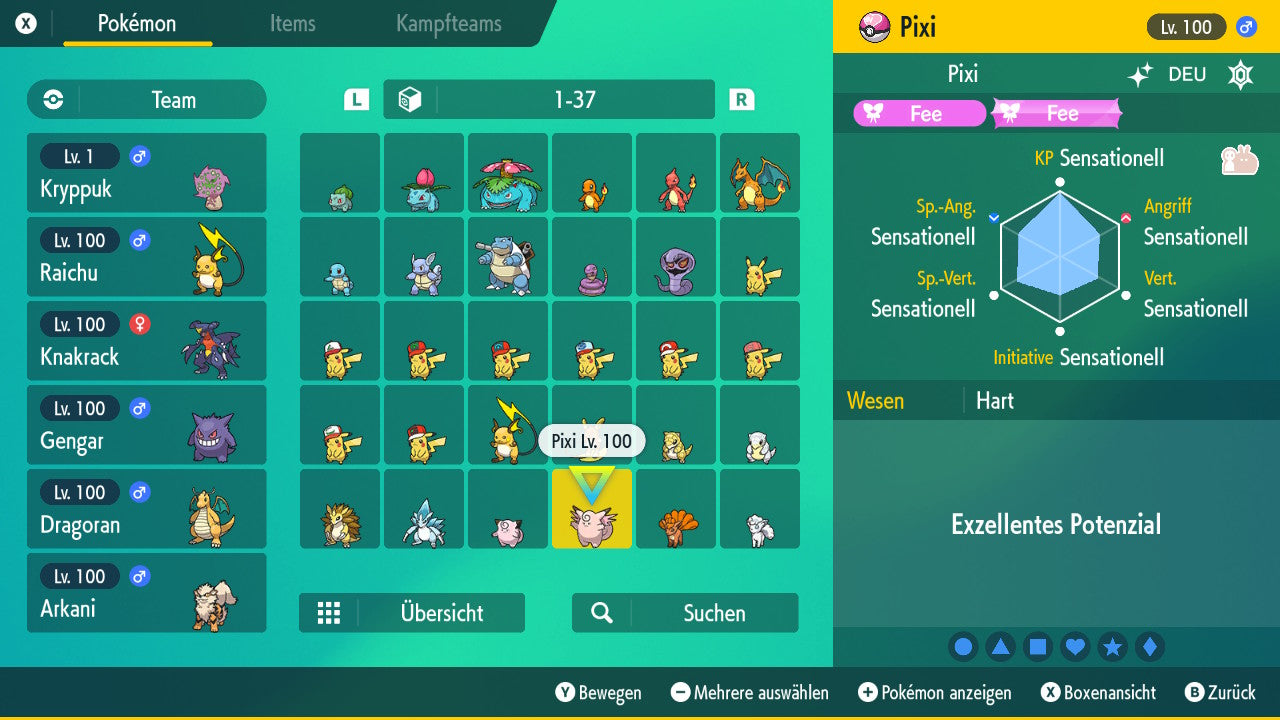1280x720 pixels.
Task: Click Raichu's male gender icon
Action: [139, 240]
